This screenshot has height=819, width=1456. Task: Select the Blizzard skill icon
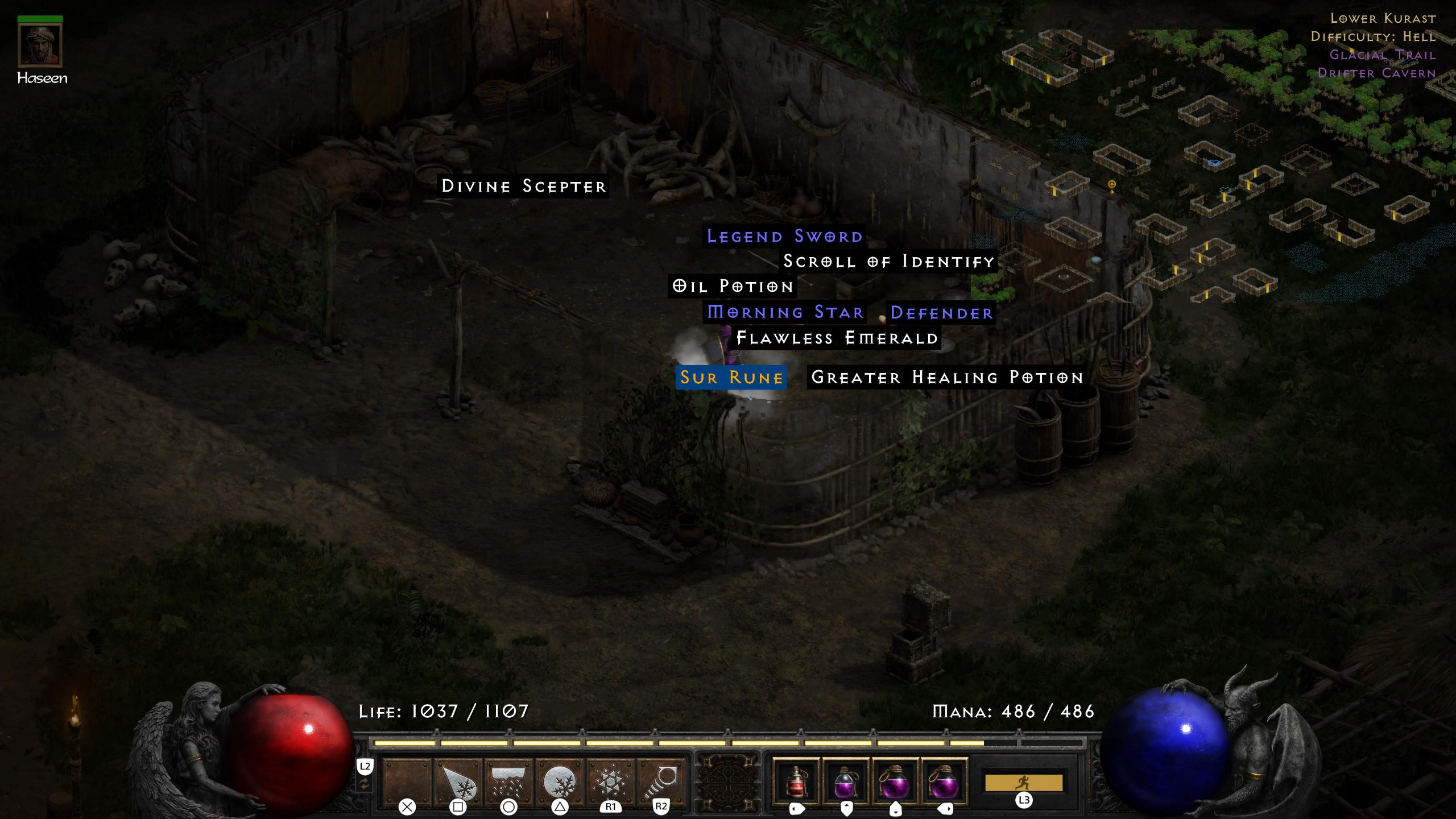[x=509, y=779]
